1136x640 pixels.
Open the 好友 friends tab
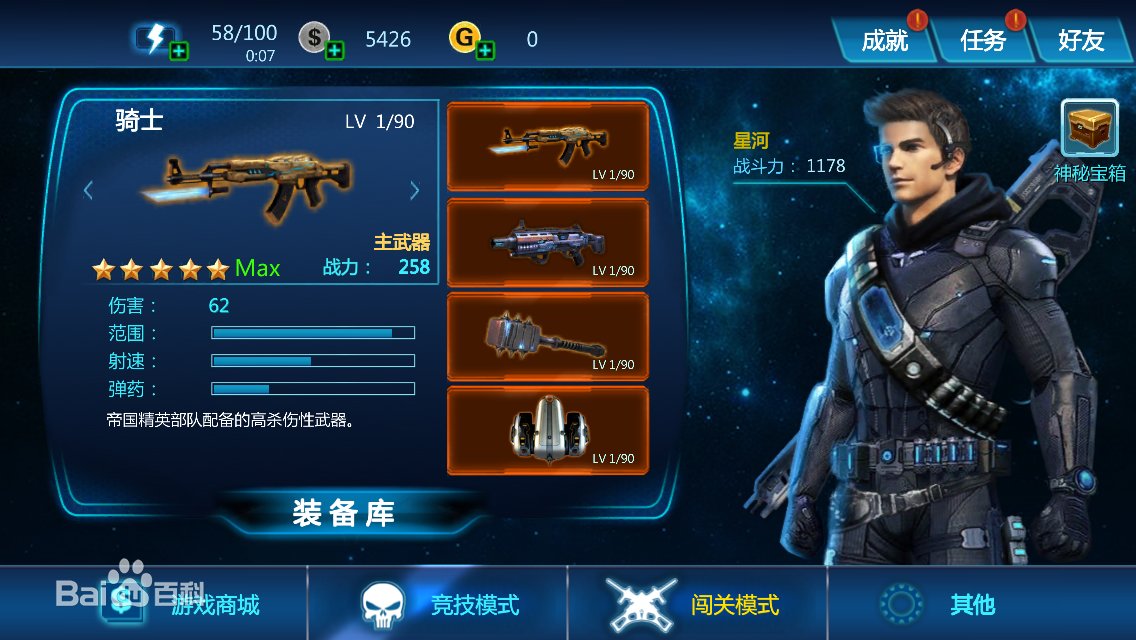pos(1081,40)
